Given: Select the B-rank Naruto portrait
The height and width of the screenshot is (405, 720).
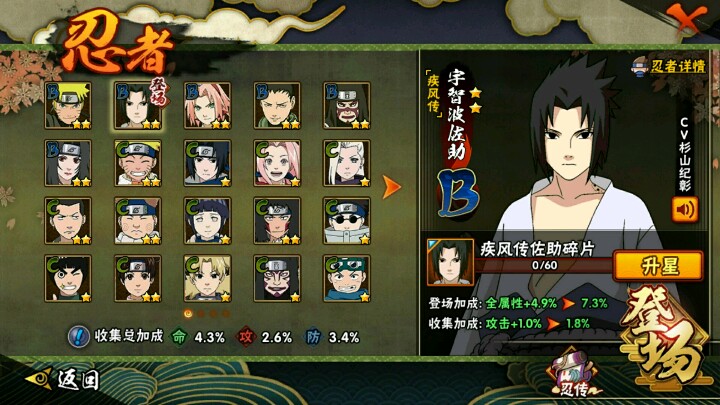Looking at the screenshot, I should click(65, 105).
